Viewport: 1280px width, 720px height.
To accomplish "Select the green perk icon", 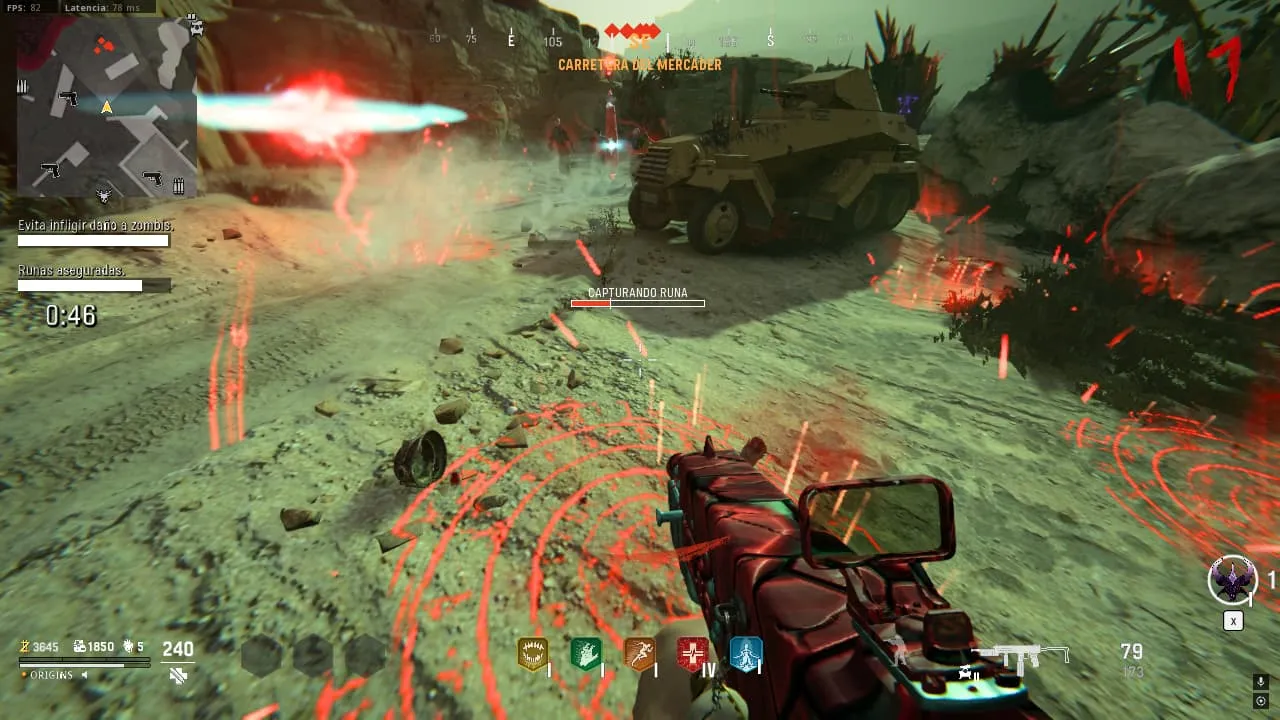I will pos(585,654).
